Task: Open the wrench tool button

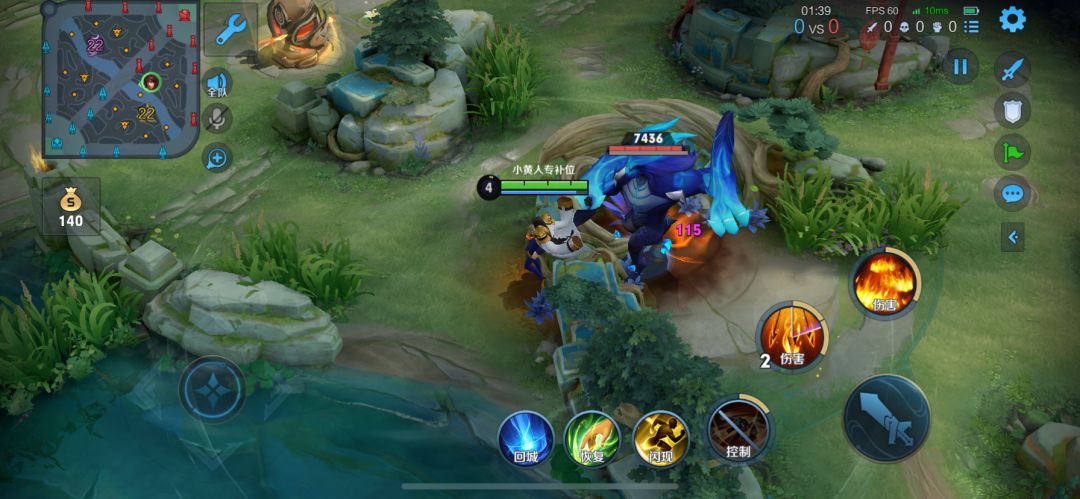Action: 231,30
